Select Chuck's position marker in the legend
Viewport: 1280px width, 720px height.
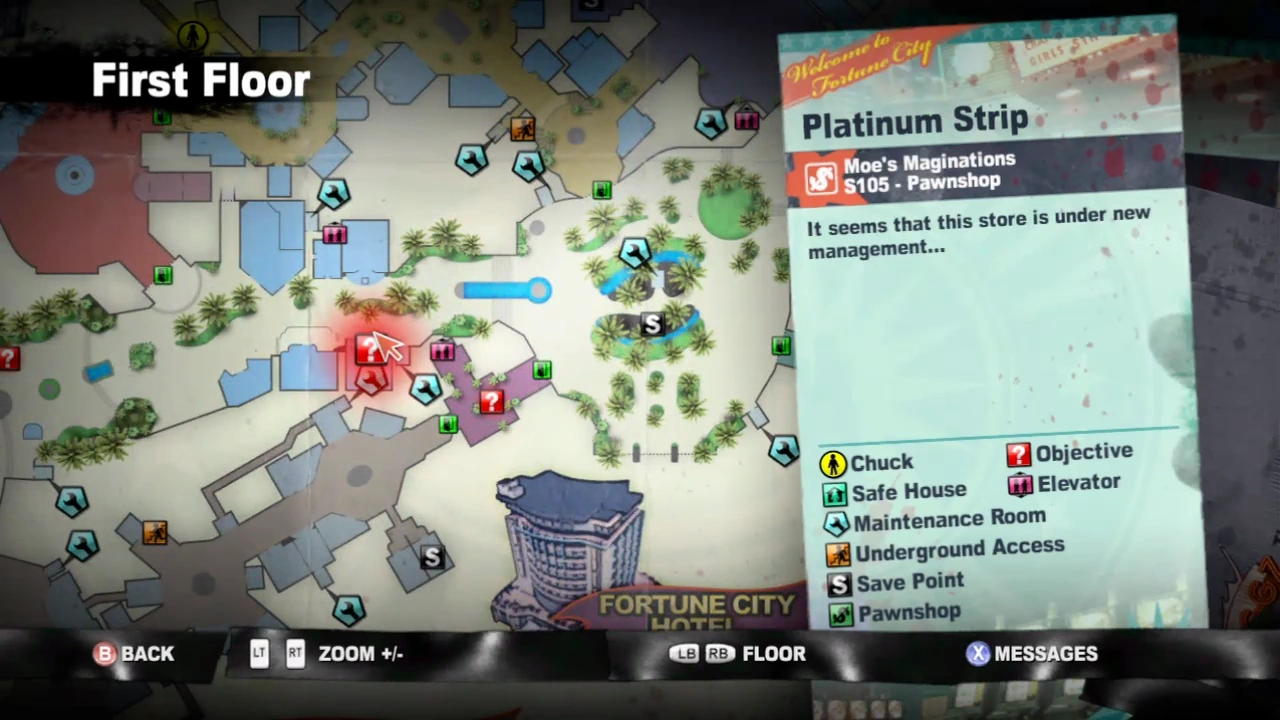(834, 462)
